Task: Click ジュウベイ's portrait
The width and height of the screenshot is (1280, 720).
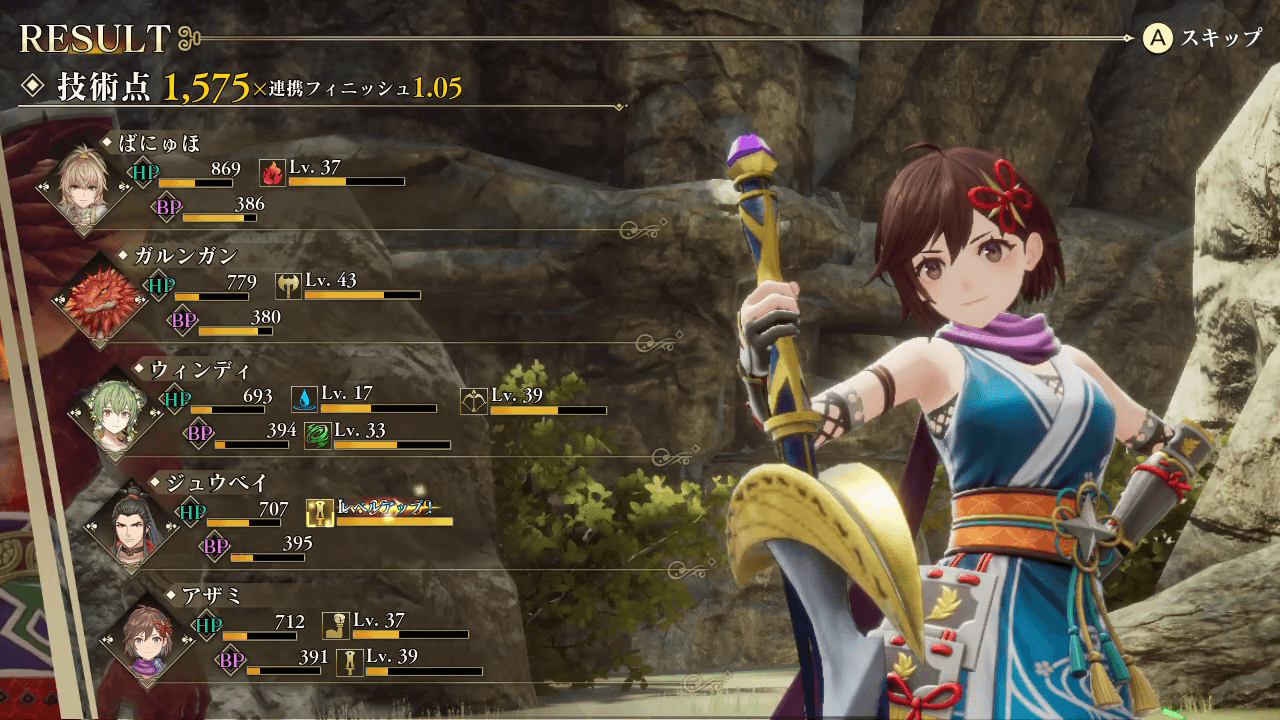Action: (x=132, y=525)
